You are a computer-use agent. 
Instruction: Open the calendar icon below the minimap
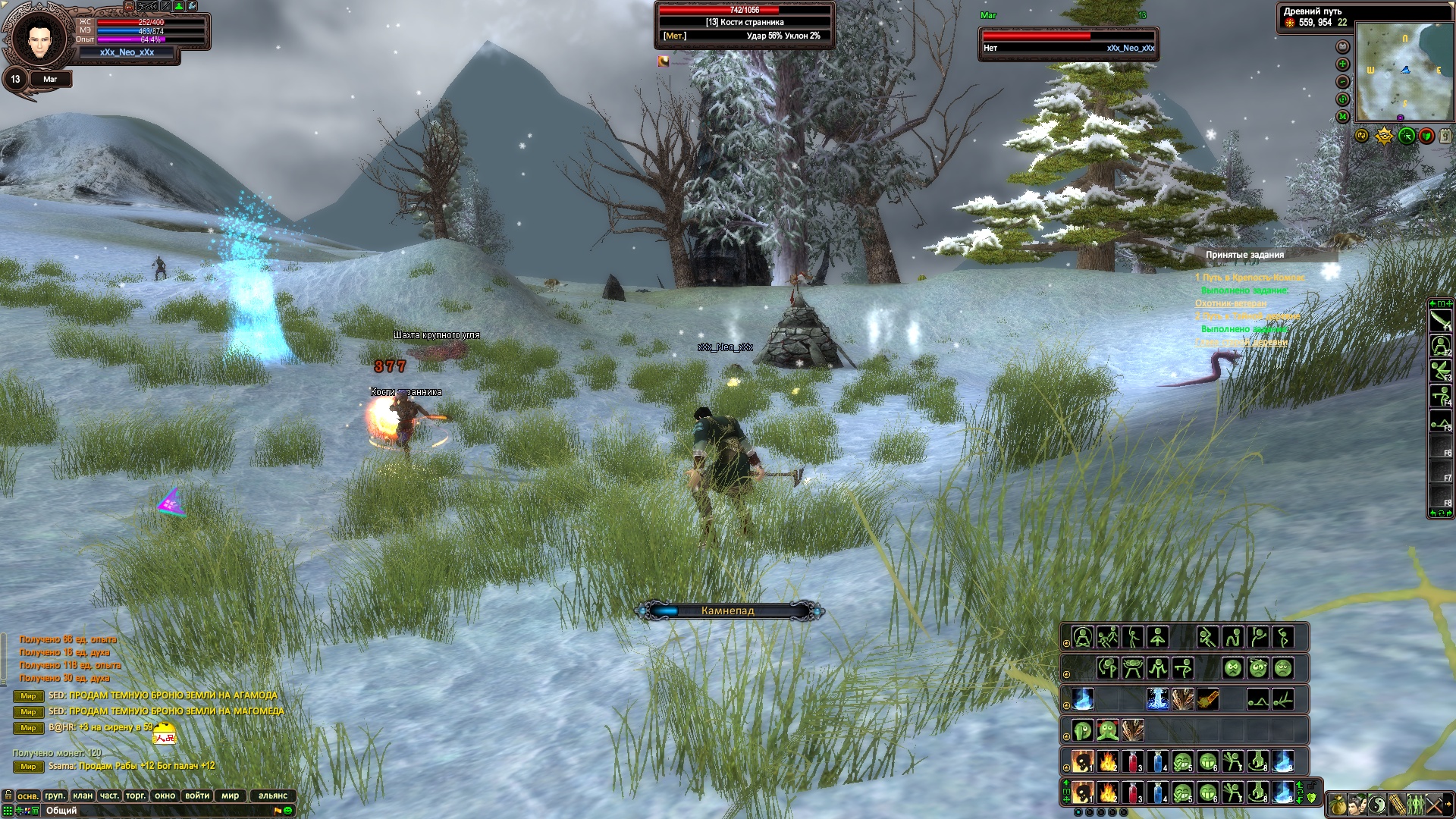pos(1445,136)
